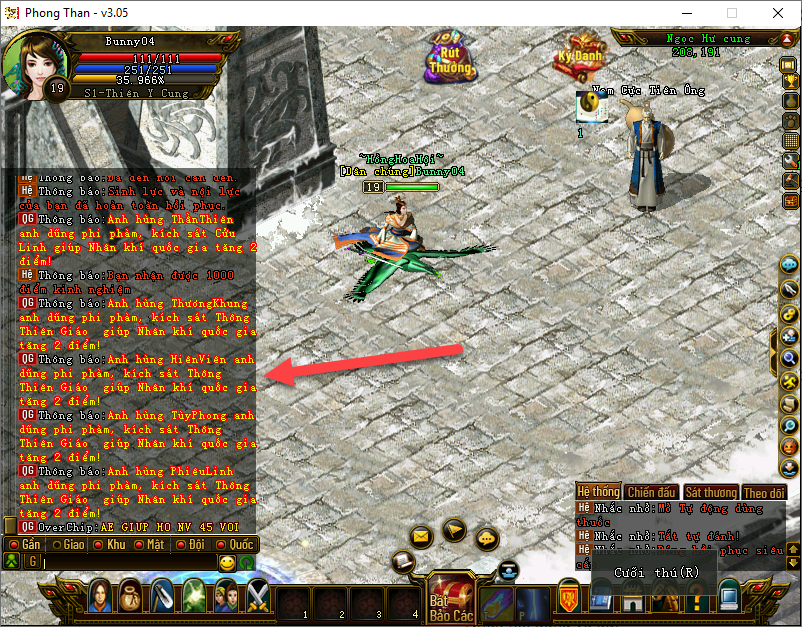
Task: Open the Bát Bảo Các treasure shop
Action: click(x=451, y=600)
